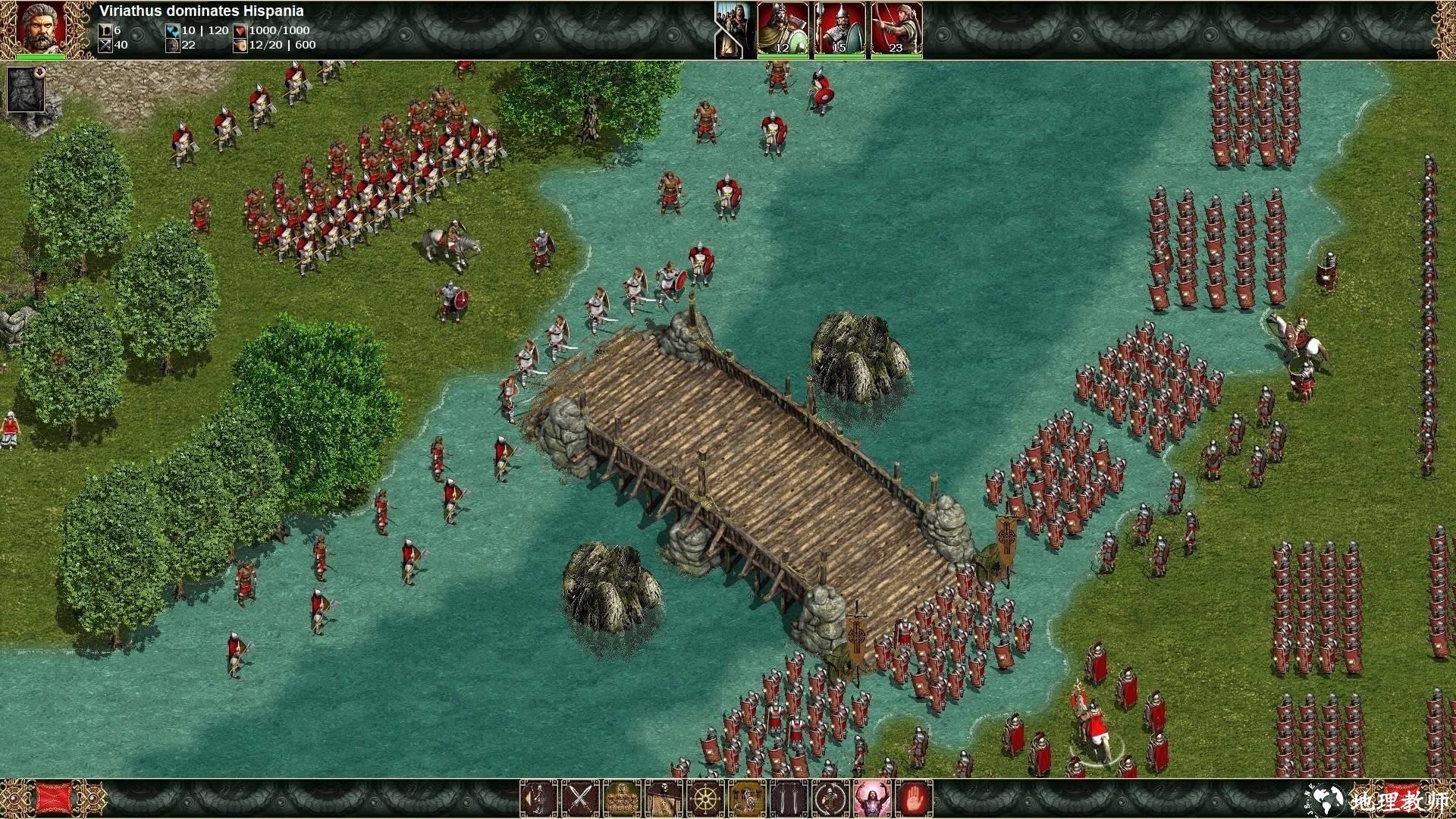Screen dimensions: 1456x819
Task: Pick the cavalry formation icon
Action: pyautogui.click(x=747, y=798)
